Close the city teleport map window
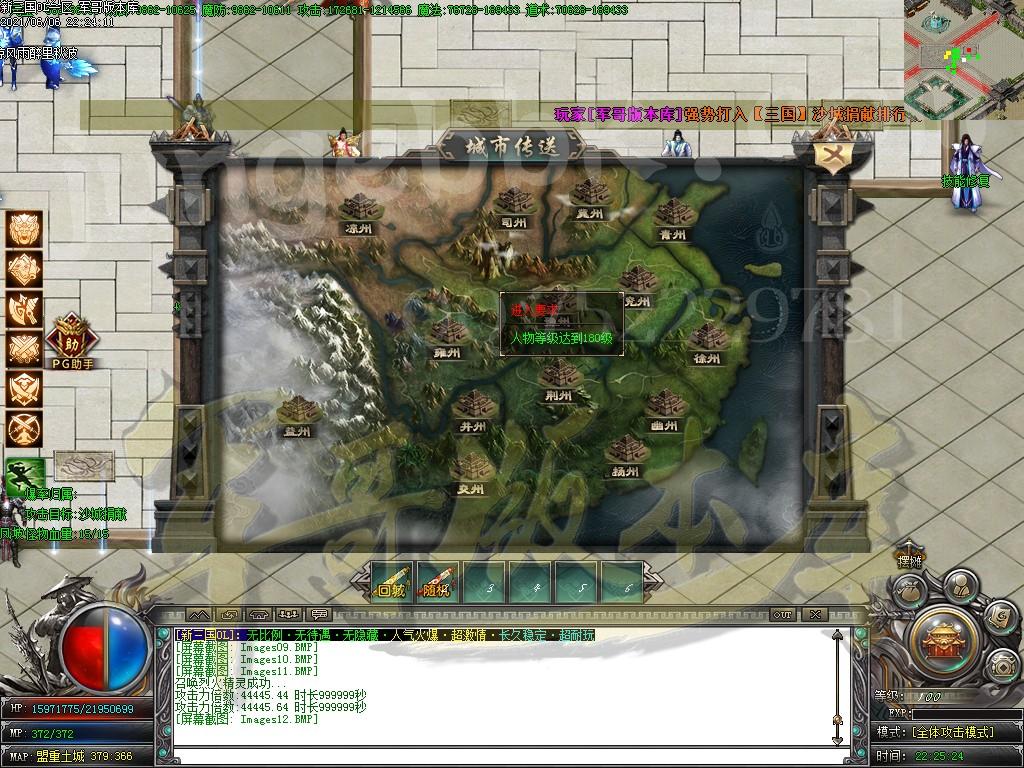 click(831, 157)
